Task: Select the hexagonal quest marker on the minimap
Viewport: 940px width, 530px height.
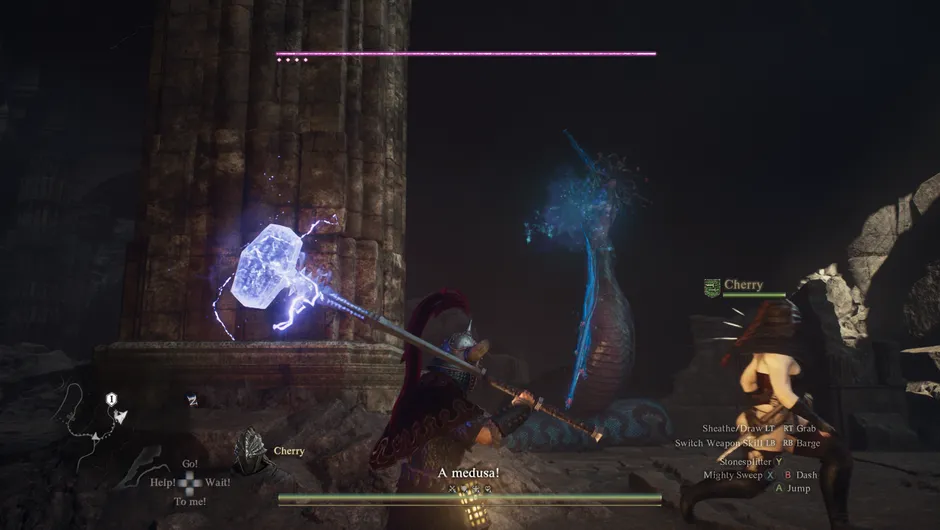Action: (112, 399)
